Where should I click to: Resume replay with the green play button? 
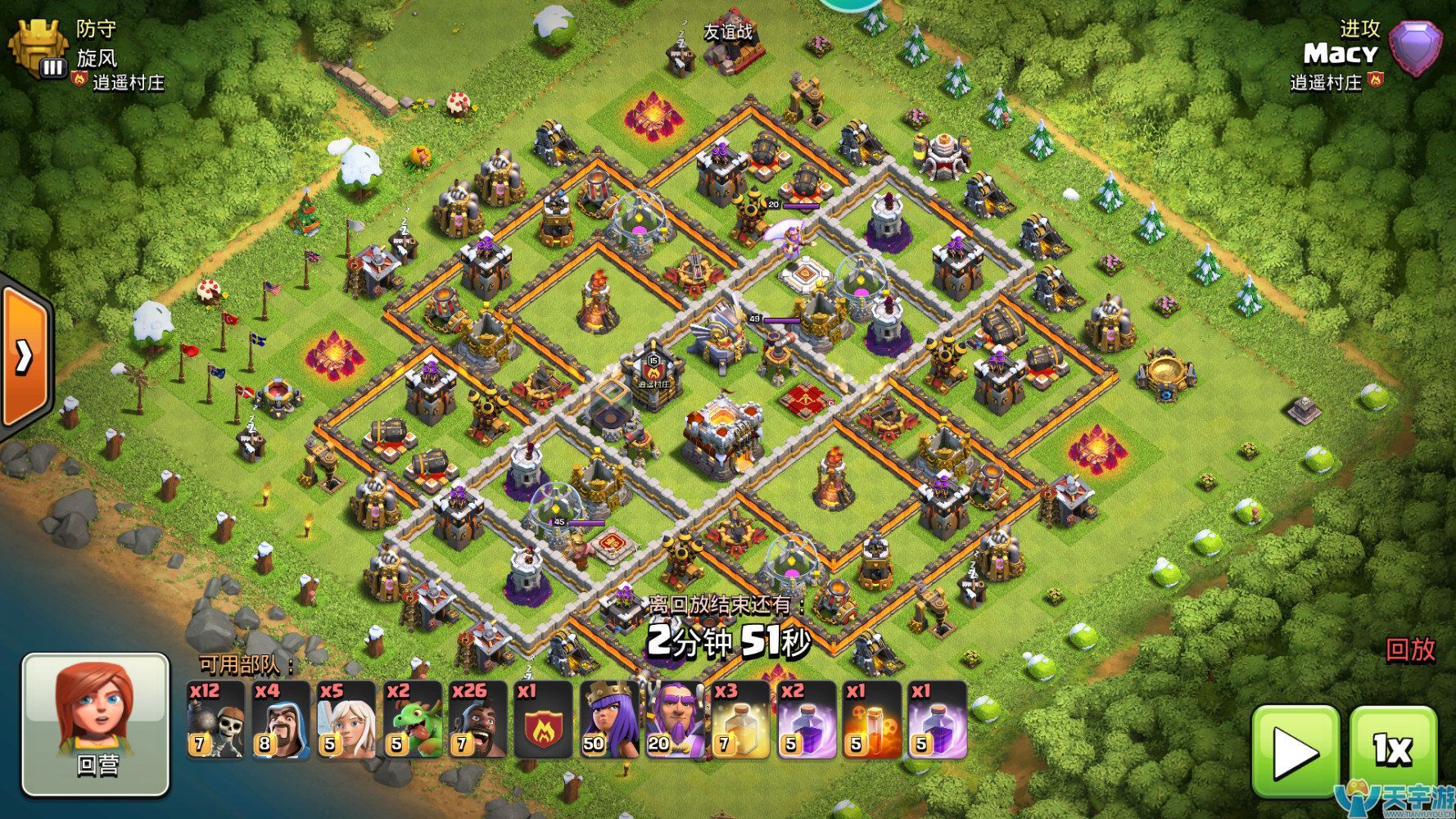click(x=1295, y=749)
